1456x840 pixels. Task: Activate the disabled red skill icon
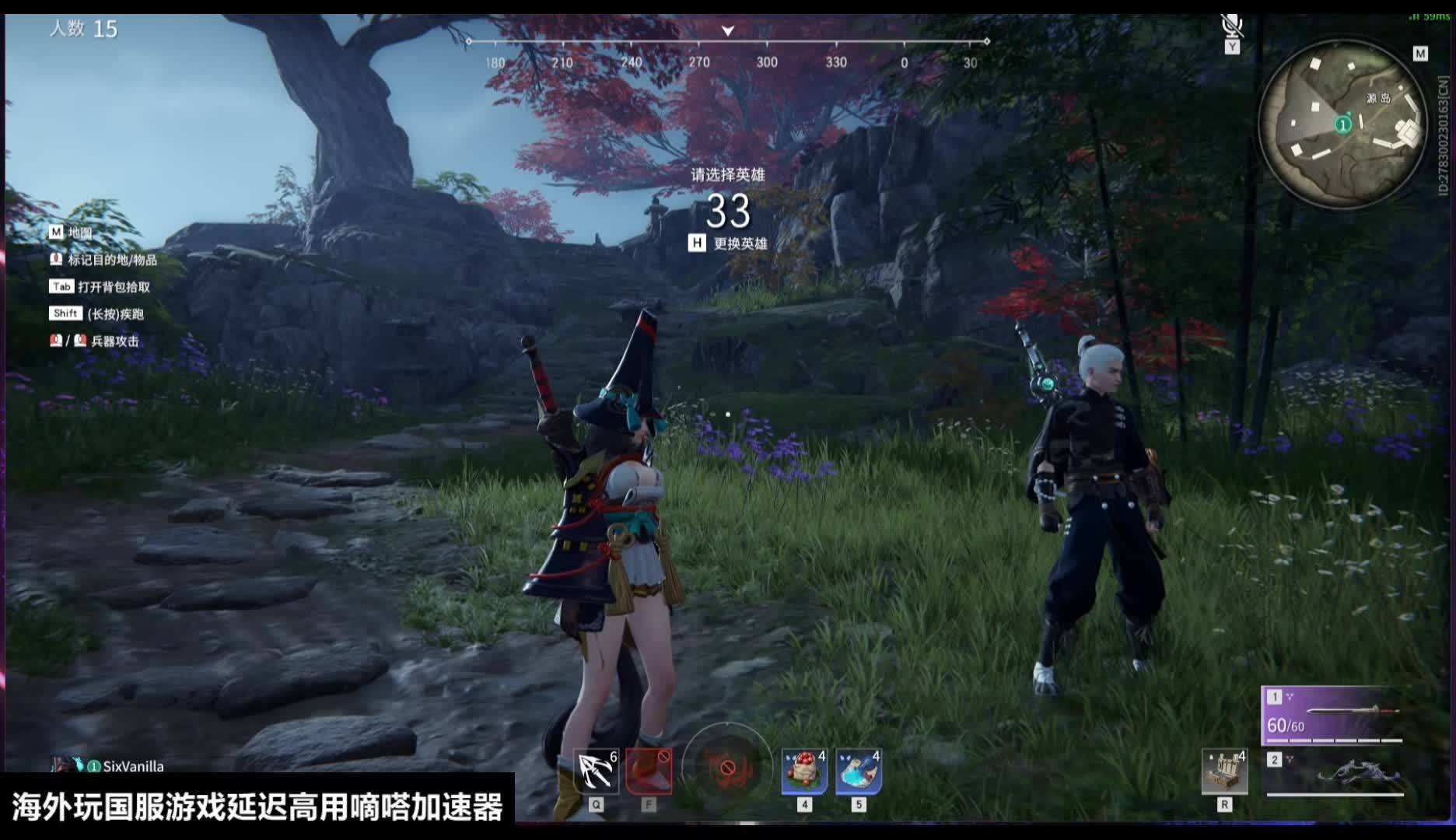click(x=649, y=771)
